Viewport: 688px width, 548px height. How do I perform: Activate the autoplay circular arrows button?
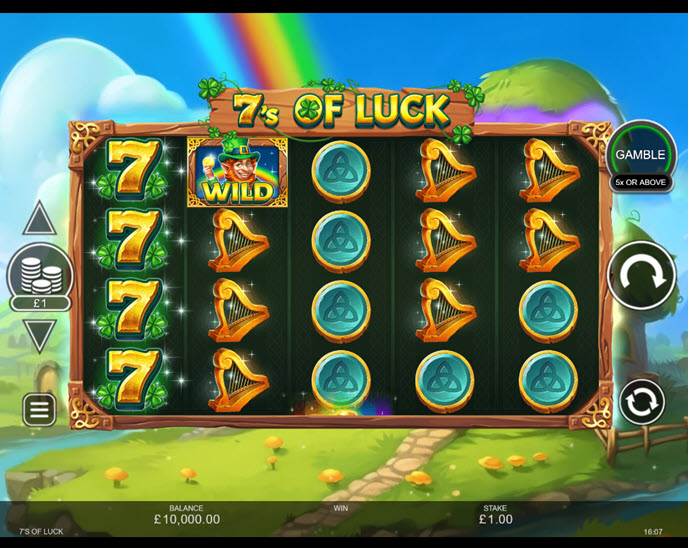click(641, 402)
